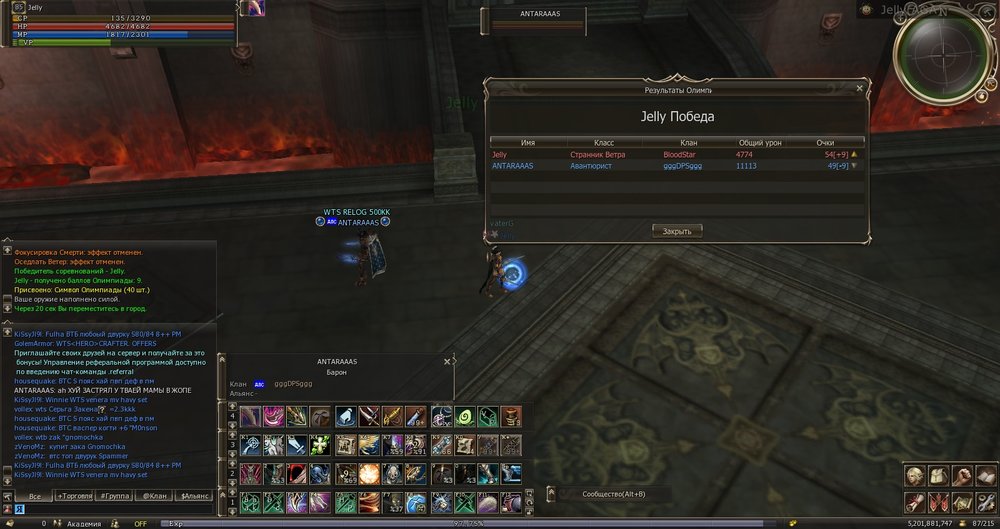Open the inventory bag icon

click(x=939, y=475)
